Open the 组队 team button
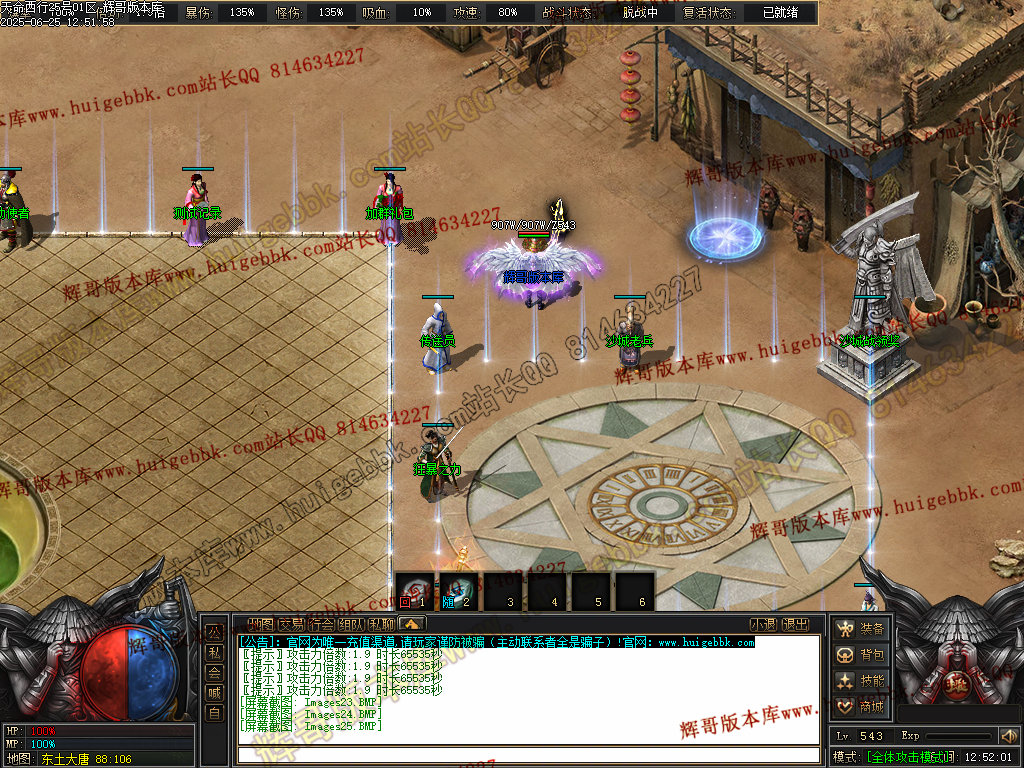Image resolution: width=1024 pixels, height=768 pixels. tap(352, 625)
